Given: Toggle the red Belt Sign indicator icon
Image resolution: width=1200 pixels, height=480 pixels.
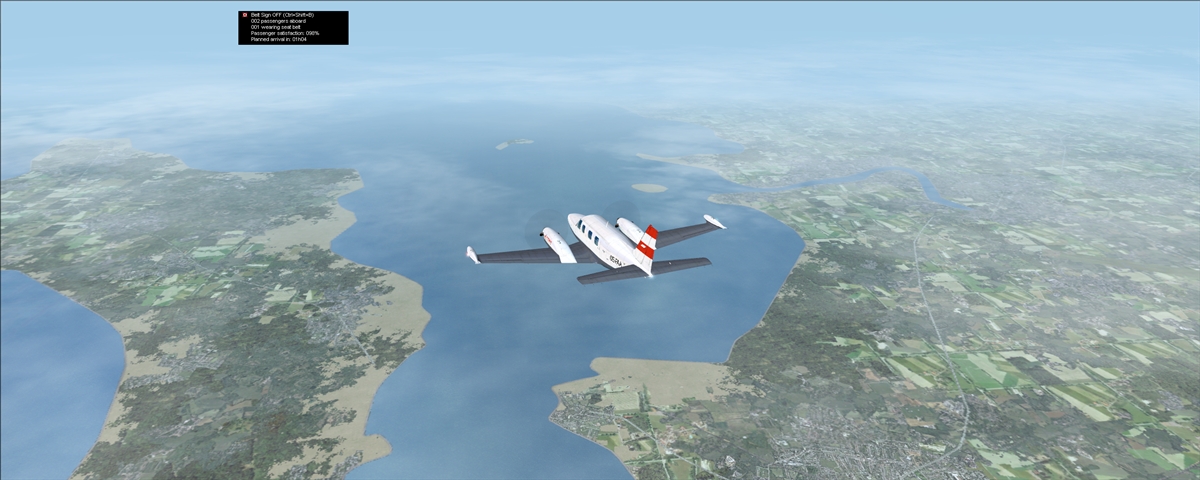Looking at the screenshot, I should tap(244, 15).
